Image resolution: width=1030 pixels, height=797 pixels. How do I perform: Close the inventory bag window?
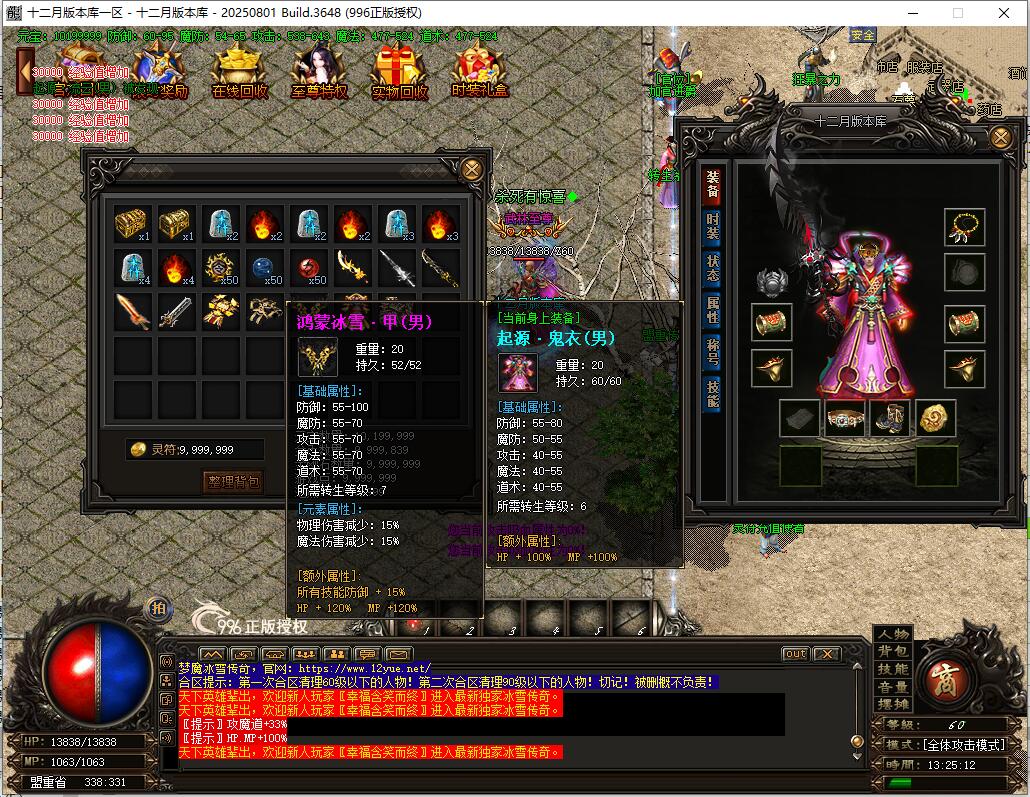pos(472,169)
